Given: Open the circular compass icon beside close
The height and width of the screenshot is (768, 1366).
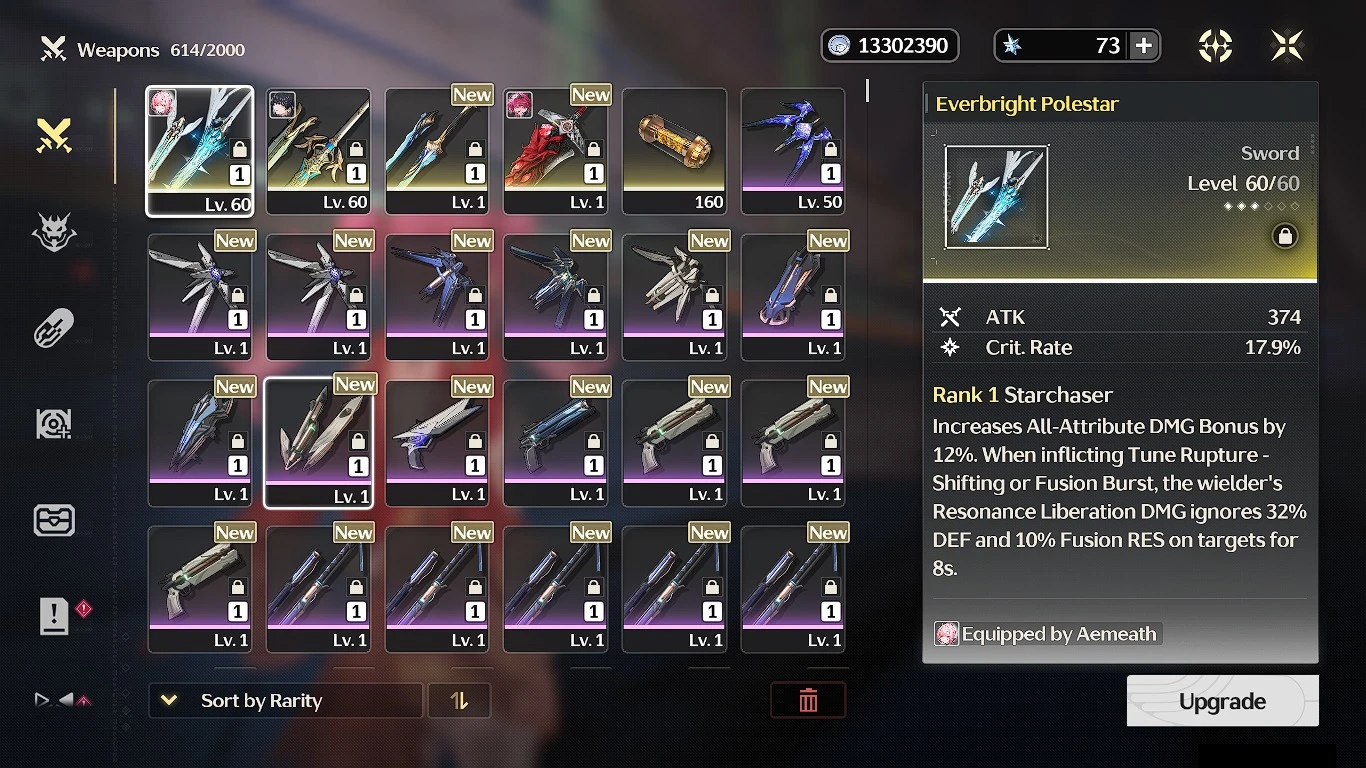Looking at the screenshot, I should (1215, 45).
